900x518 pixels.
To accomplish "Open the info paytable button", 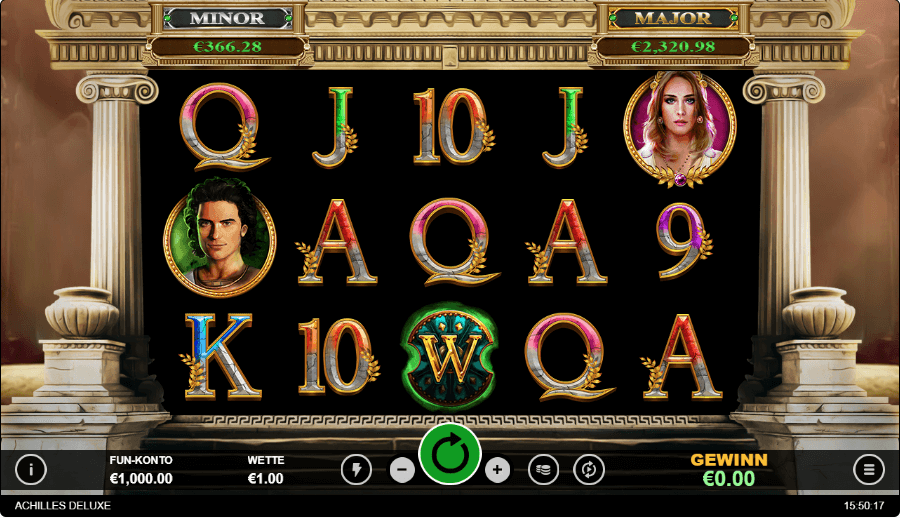I will point(31,469).
